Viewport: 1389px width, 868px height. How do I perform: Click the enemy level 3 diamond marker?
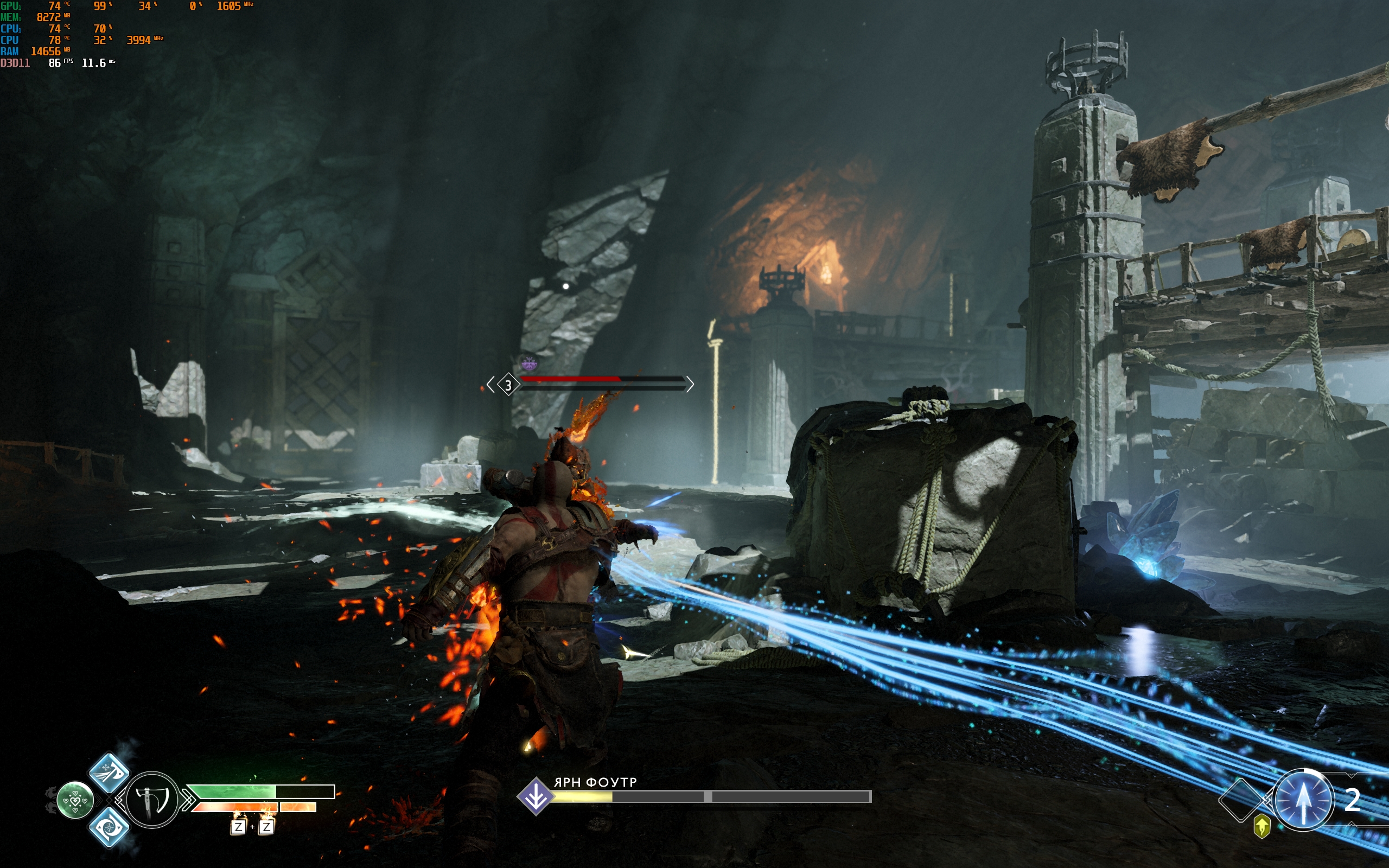(508, 385)
